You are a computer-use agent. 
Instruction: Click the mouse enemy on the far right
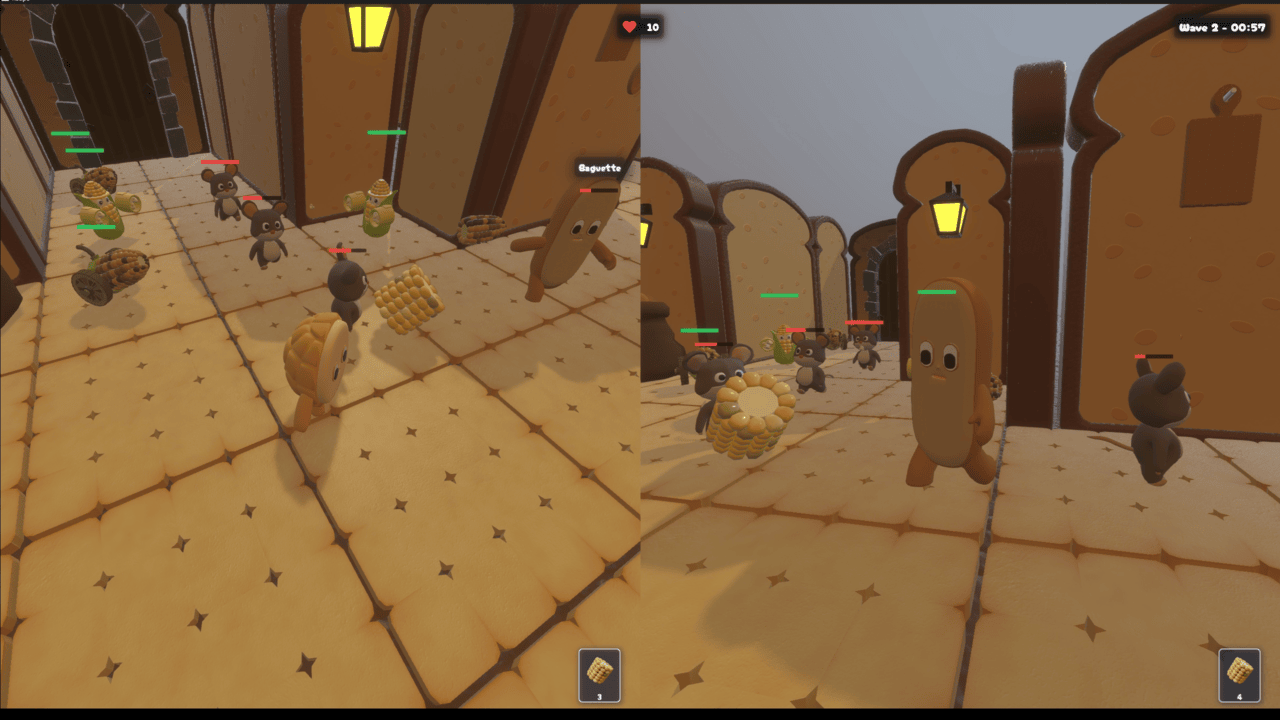click(1157, 400)
